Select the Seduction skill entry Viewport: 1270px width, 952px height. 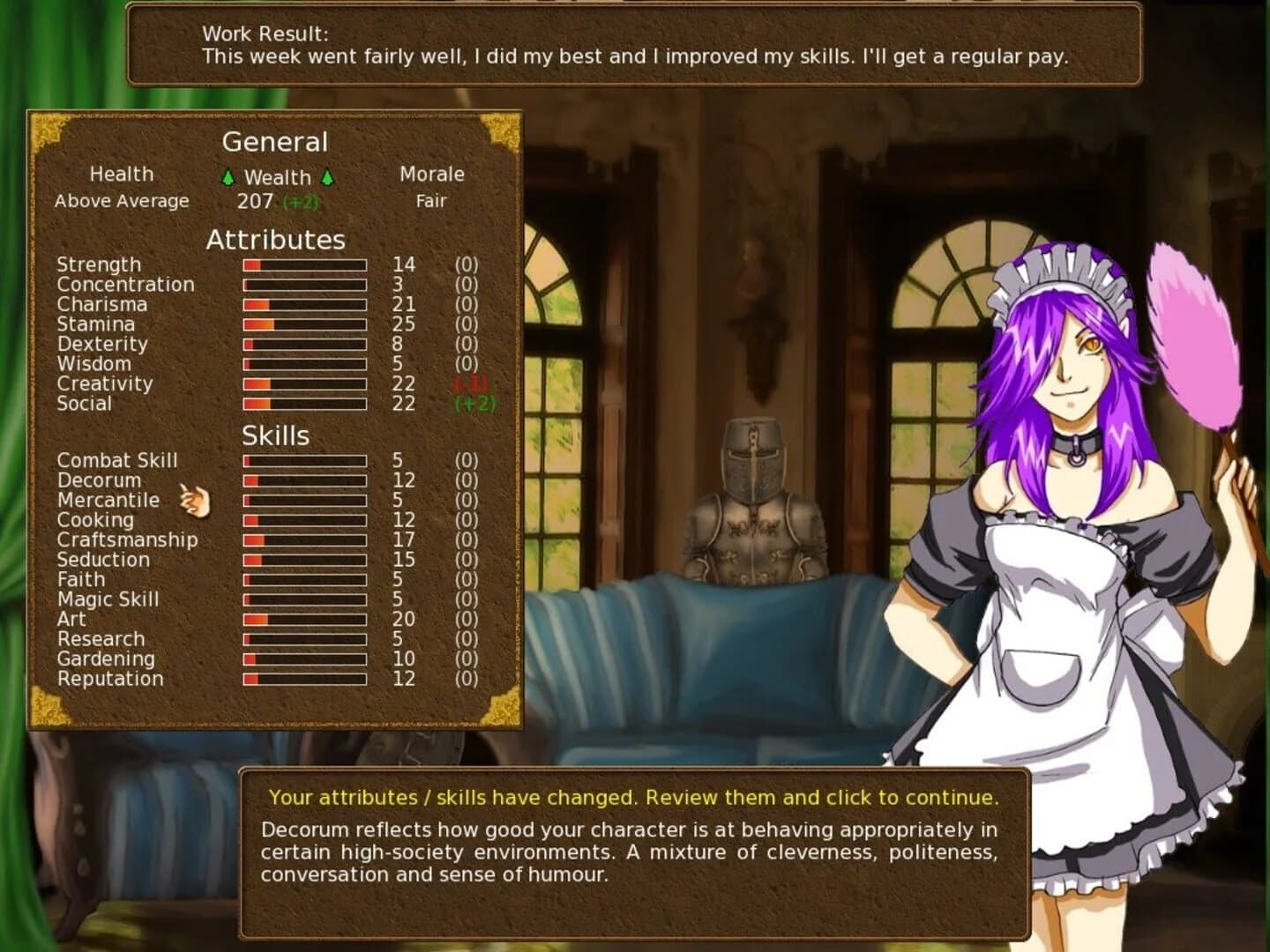tap(102, 560)
